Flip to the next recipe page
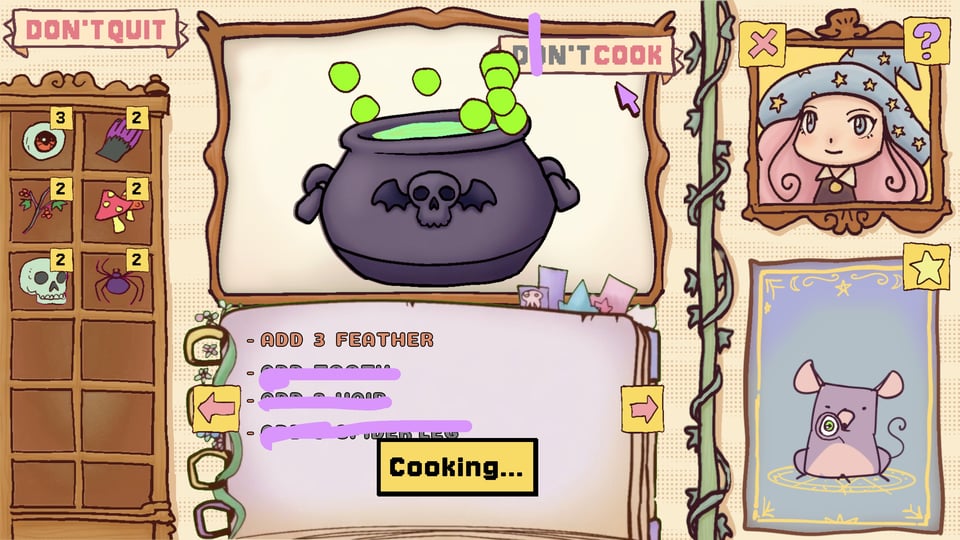 [642, 408]
